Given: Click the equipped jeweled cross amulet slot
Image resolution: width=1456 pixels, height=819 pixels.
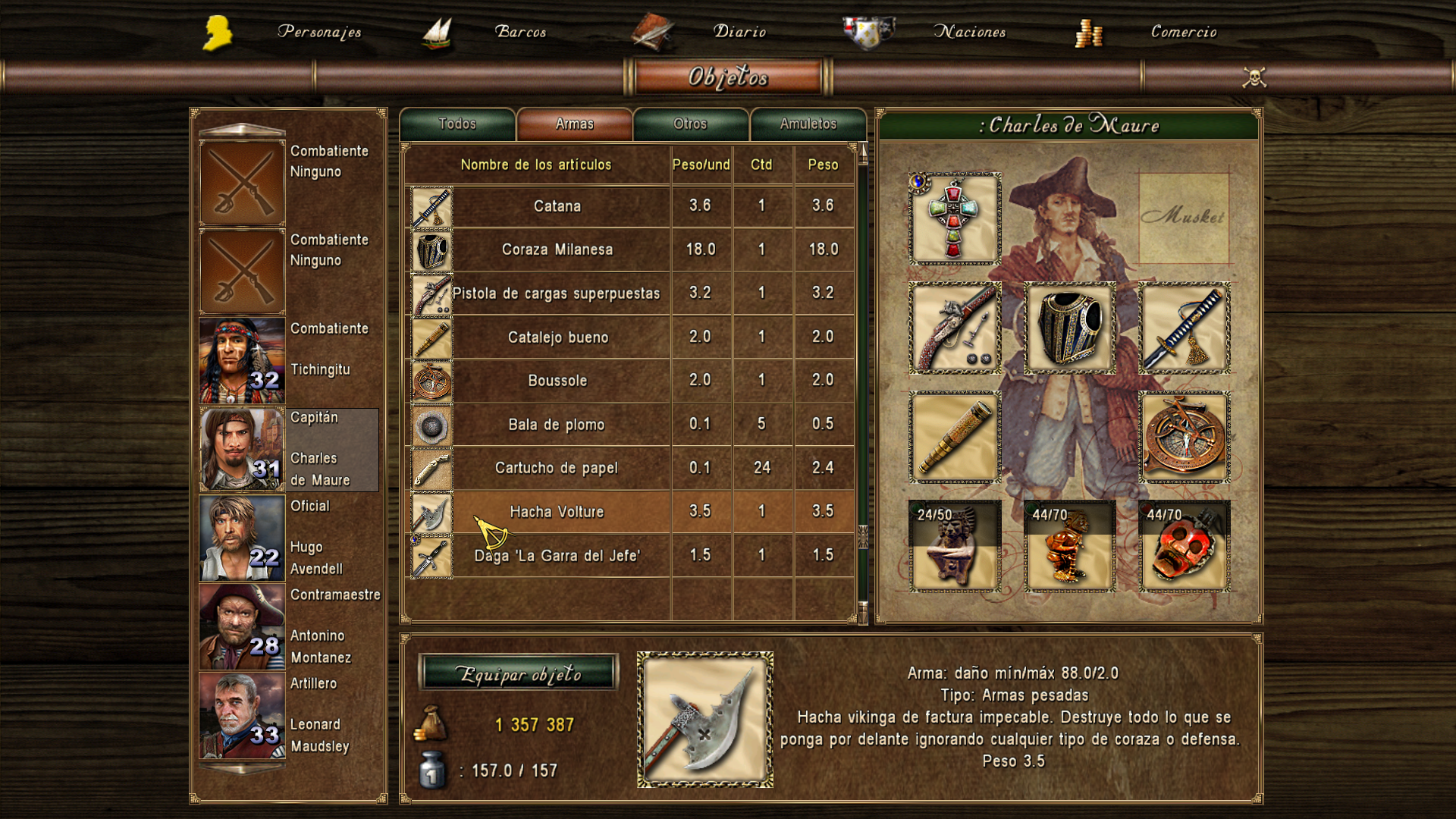Looking at the screenshot, I should [x=955, y=219].
